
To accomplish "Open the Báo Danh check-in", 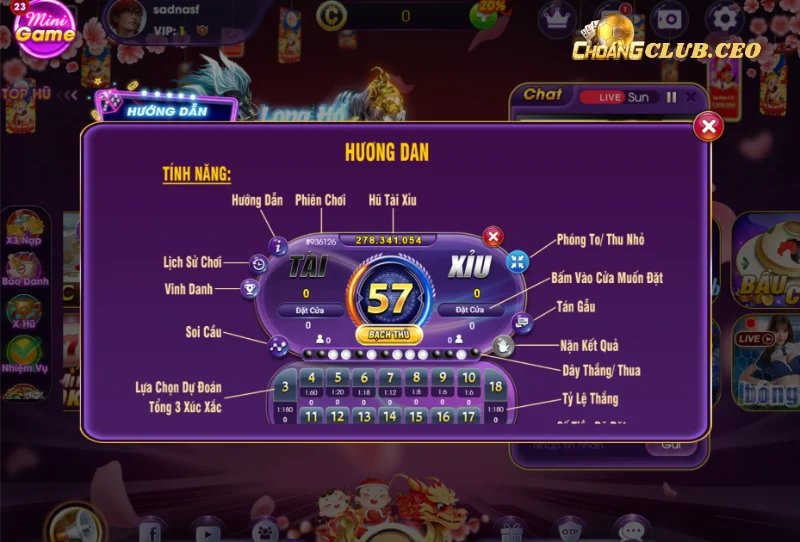I will point(23,269).
